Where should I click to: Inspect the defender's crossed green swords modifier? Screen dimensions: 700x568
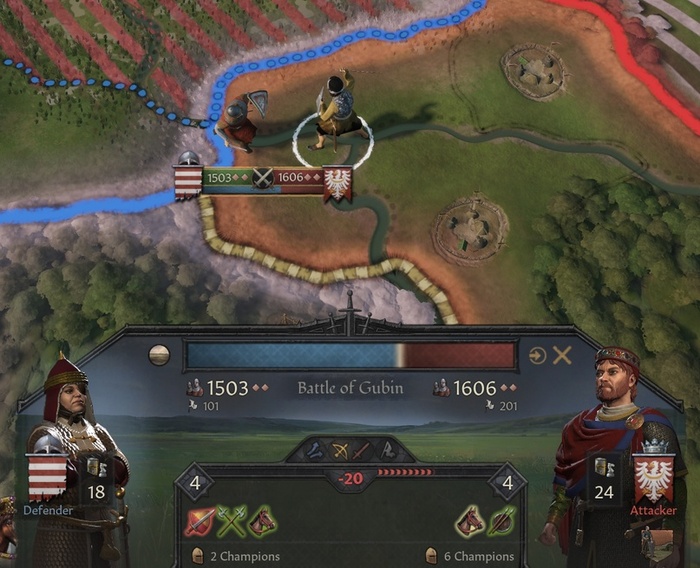tap(232, 521)
